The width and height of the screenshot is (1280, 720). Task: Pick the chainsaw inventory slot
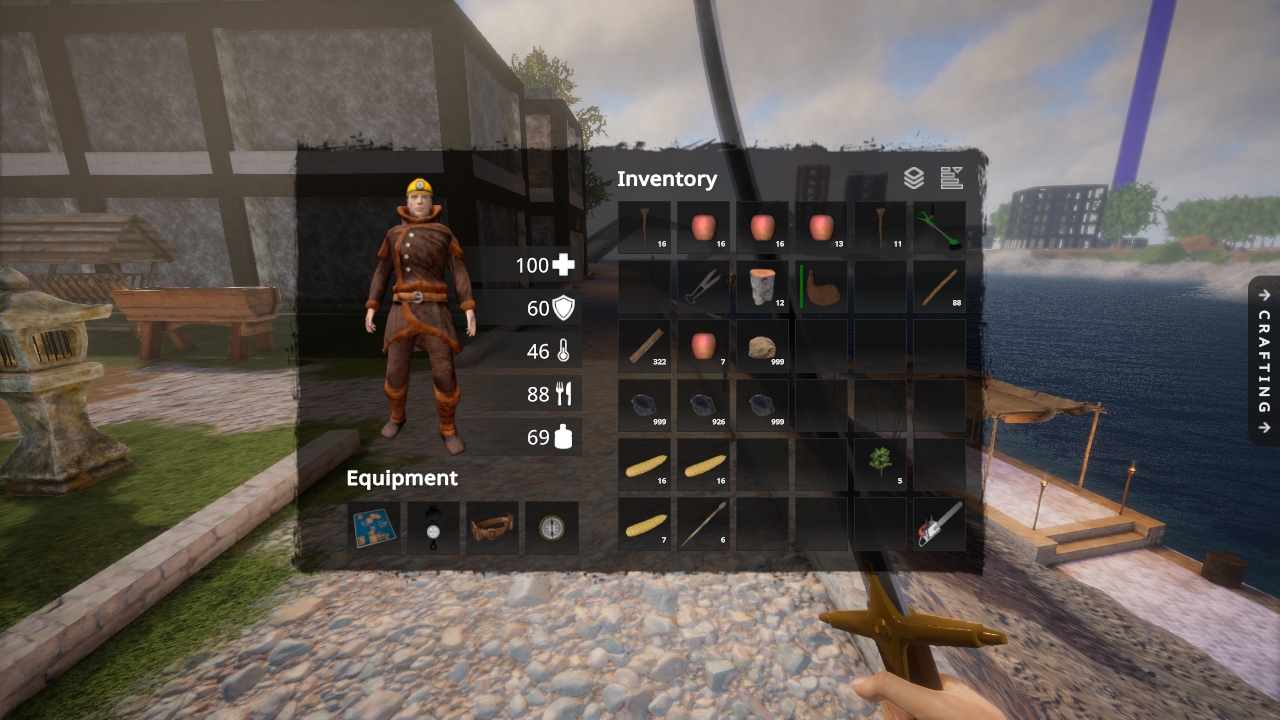(x=939, y=524)
